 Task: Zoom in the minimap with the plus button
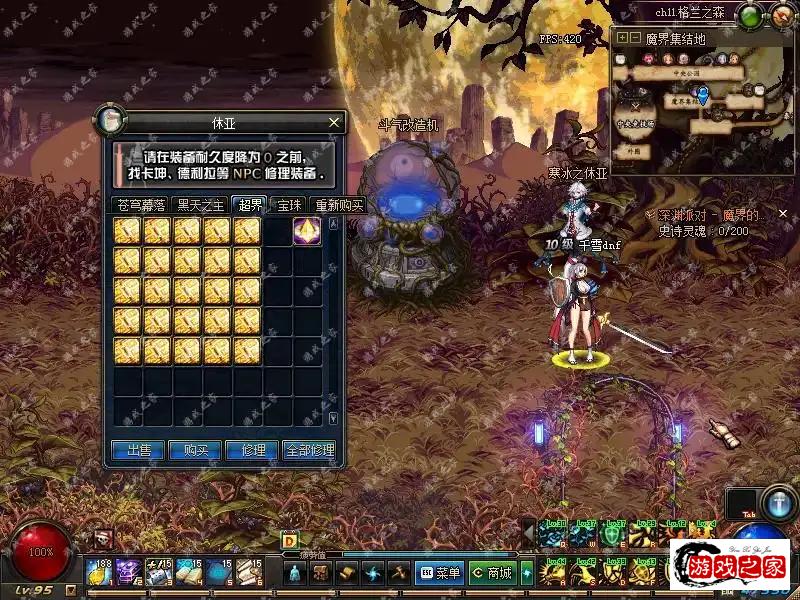[622, 38]
